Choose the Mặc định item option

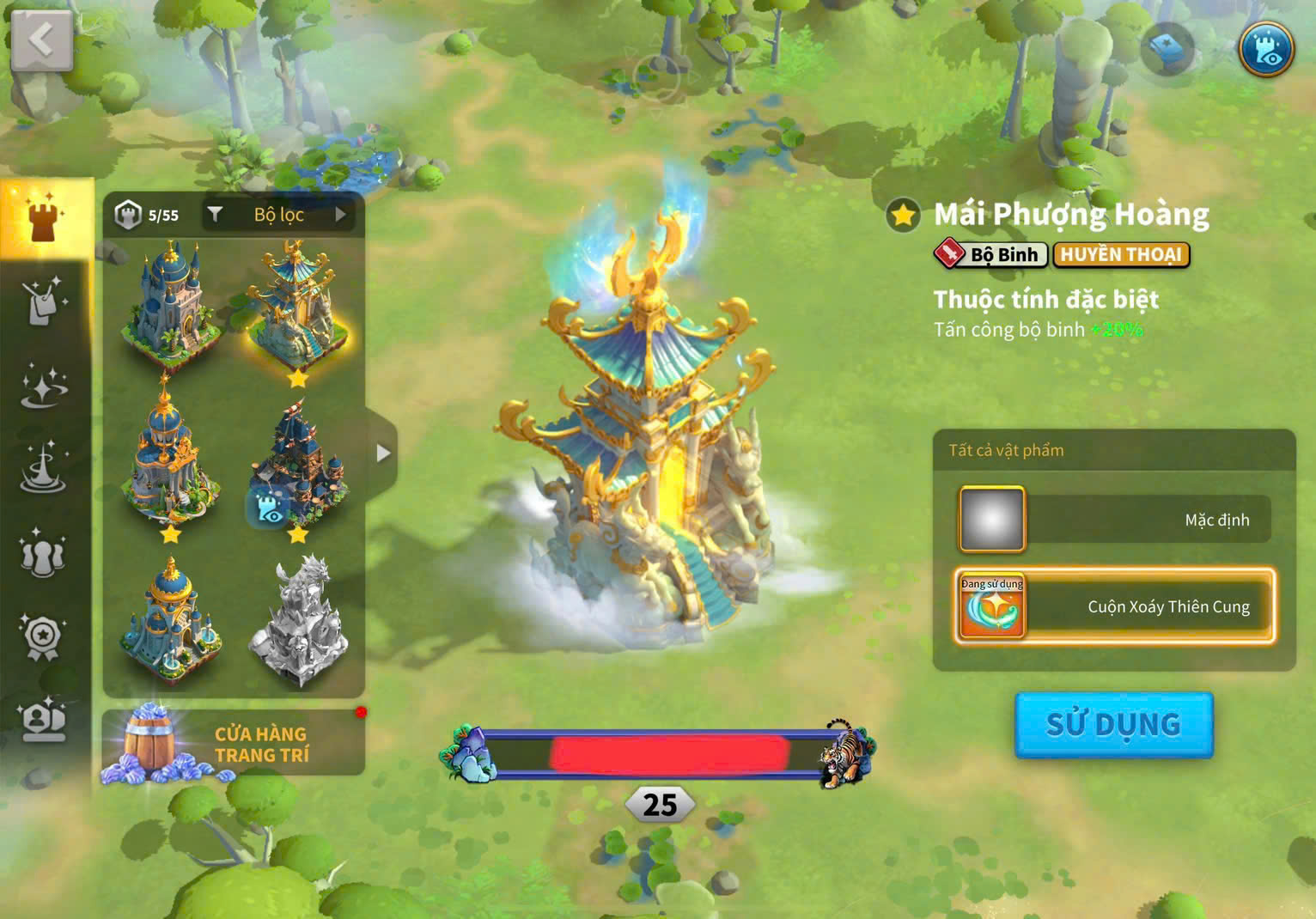tap(1114, 520)
